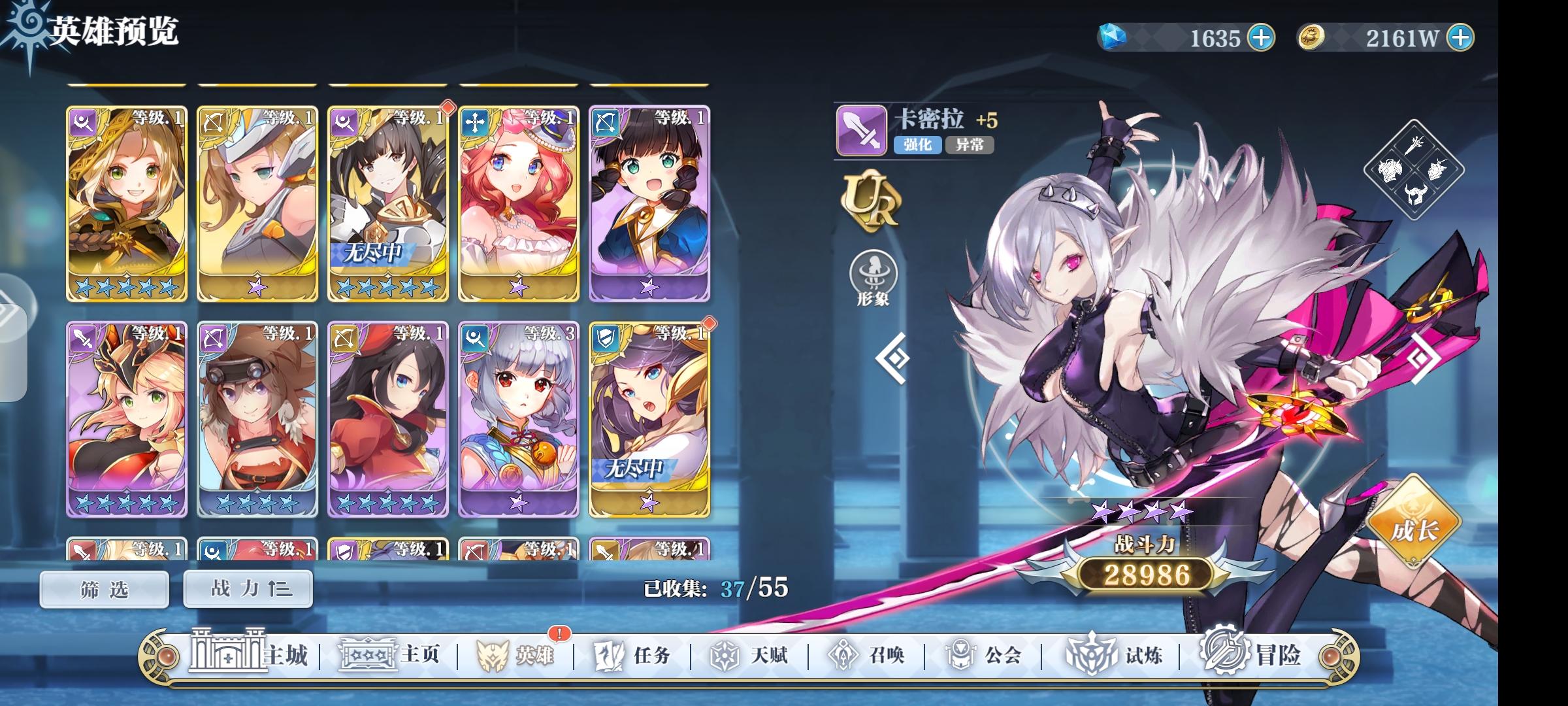Open the cape equipment slot icon
This screenshot has height=706, width=1568.
(x=1437, y=170)
